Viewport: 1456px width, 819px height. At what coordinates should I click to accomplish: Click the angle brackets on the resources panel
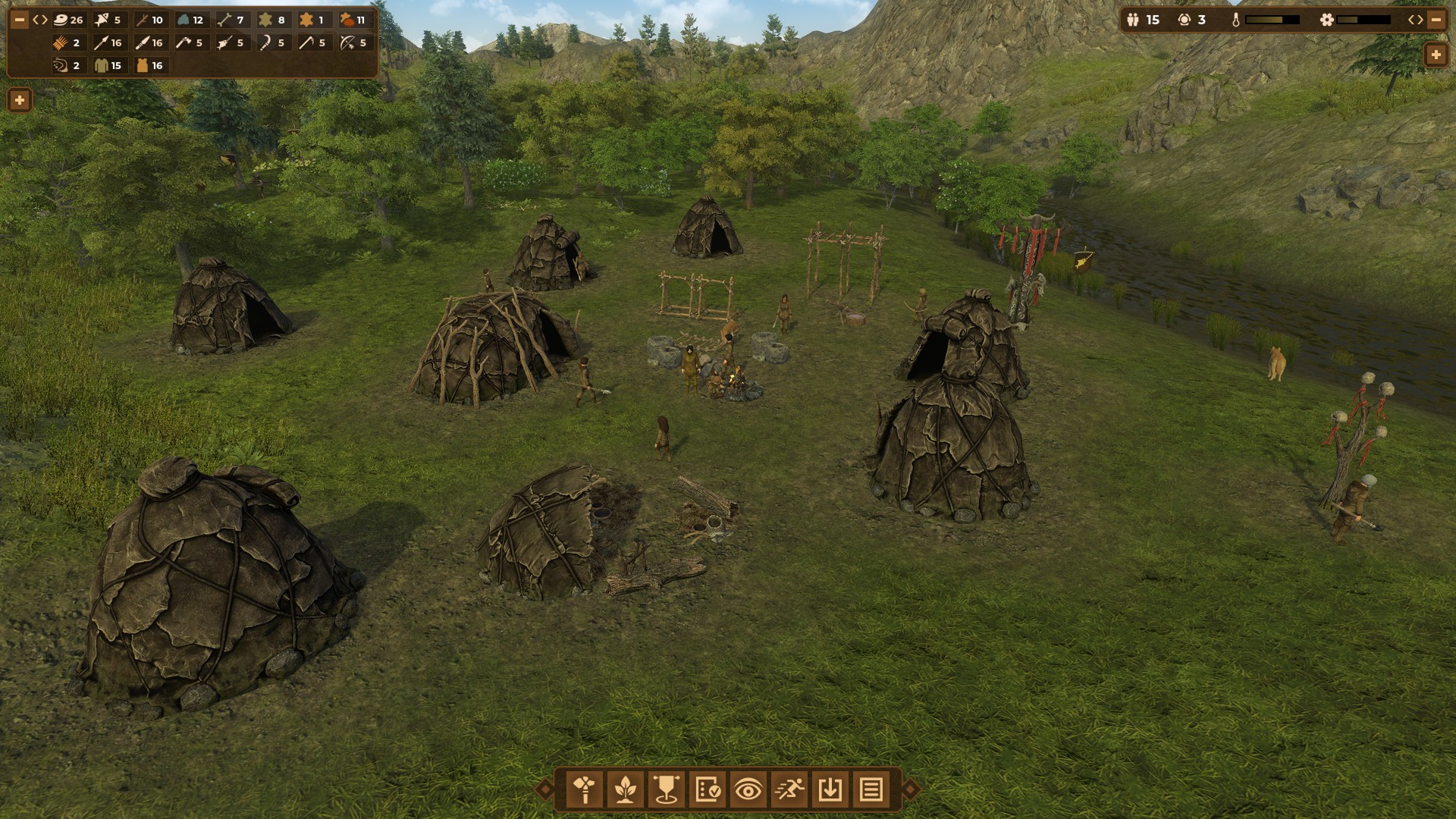point(40,20)
